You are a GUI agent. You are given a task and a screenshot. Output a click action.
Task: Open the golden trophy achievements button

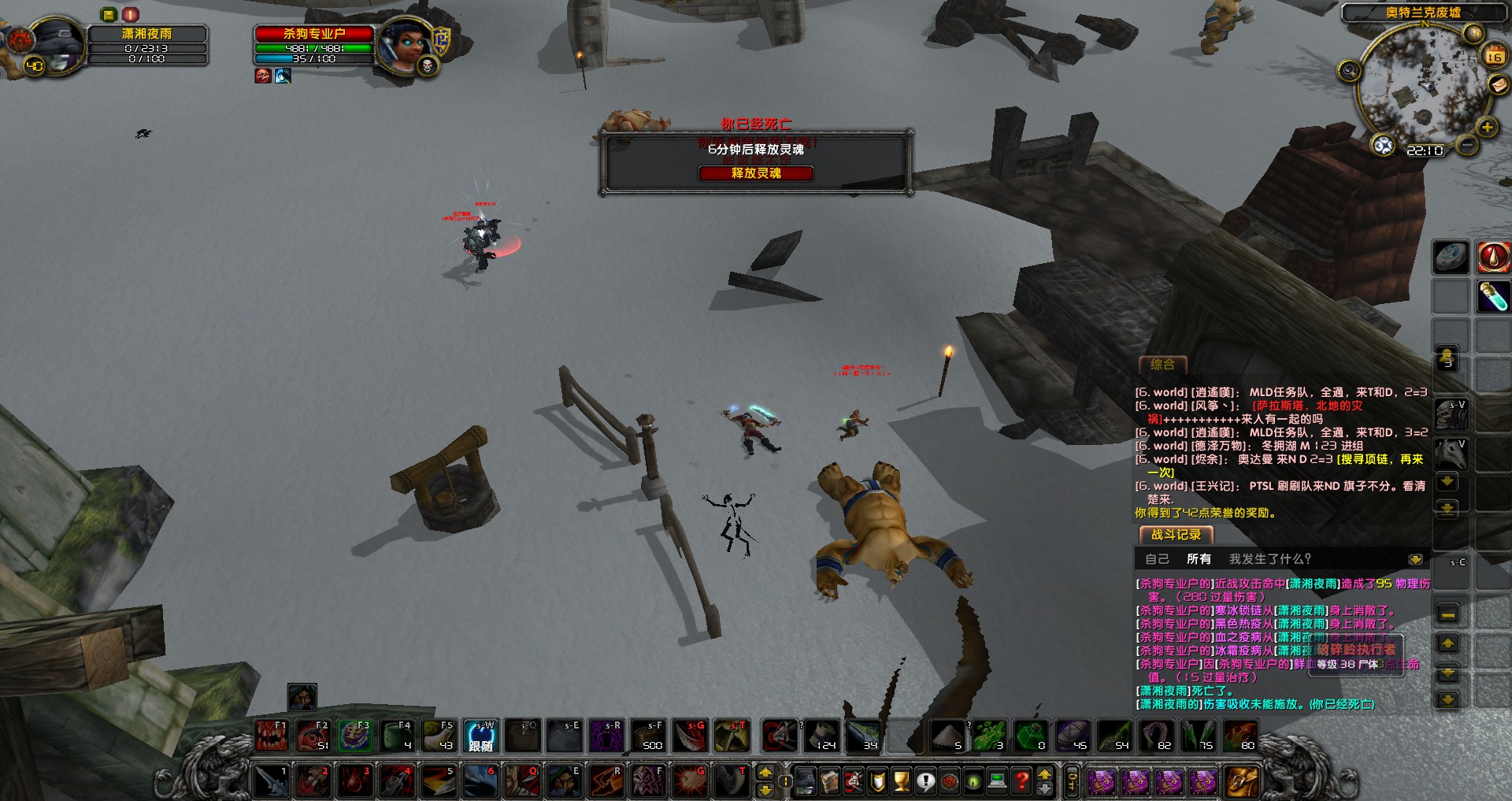pyautogui.click(x=902, y=781)
